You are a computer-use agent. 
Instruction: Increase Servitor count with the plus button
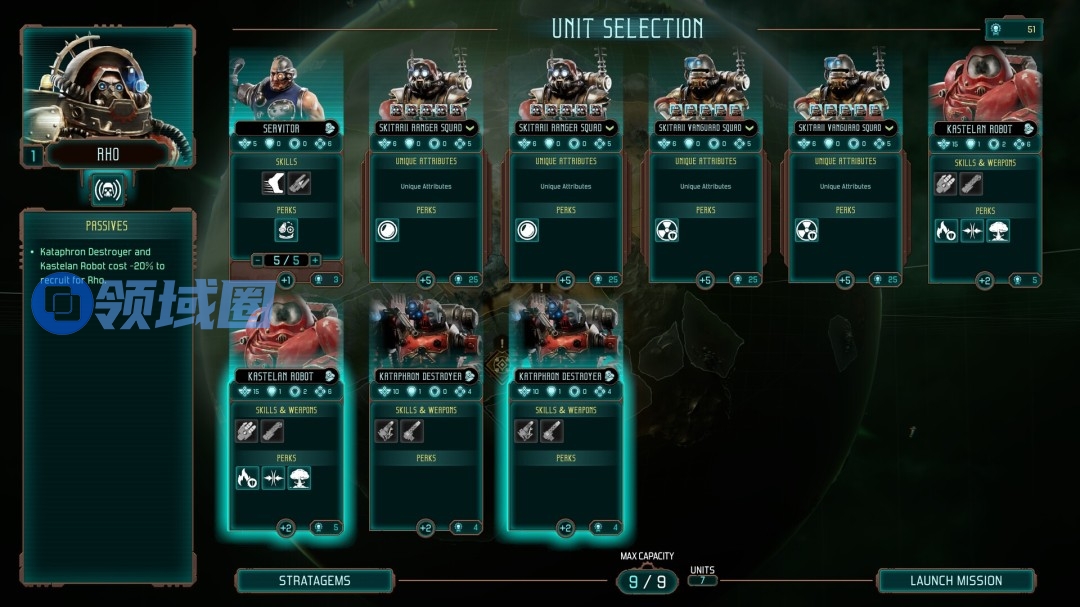click(315, 260)
